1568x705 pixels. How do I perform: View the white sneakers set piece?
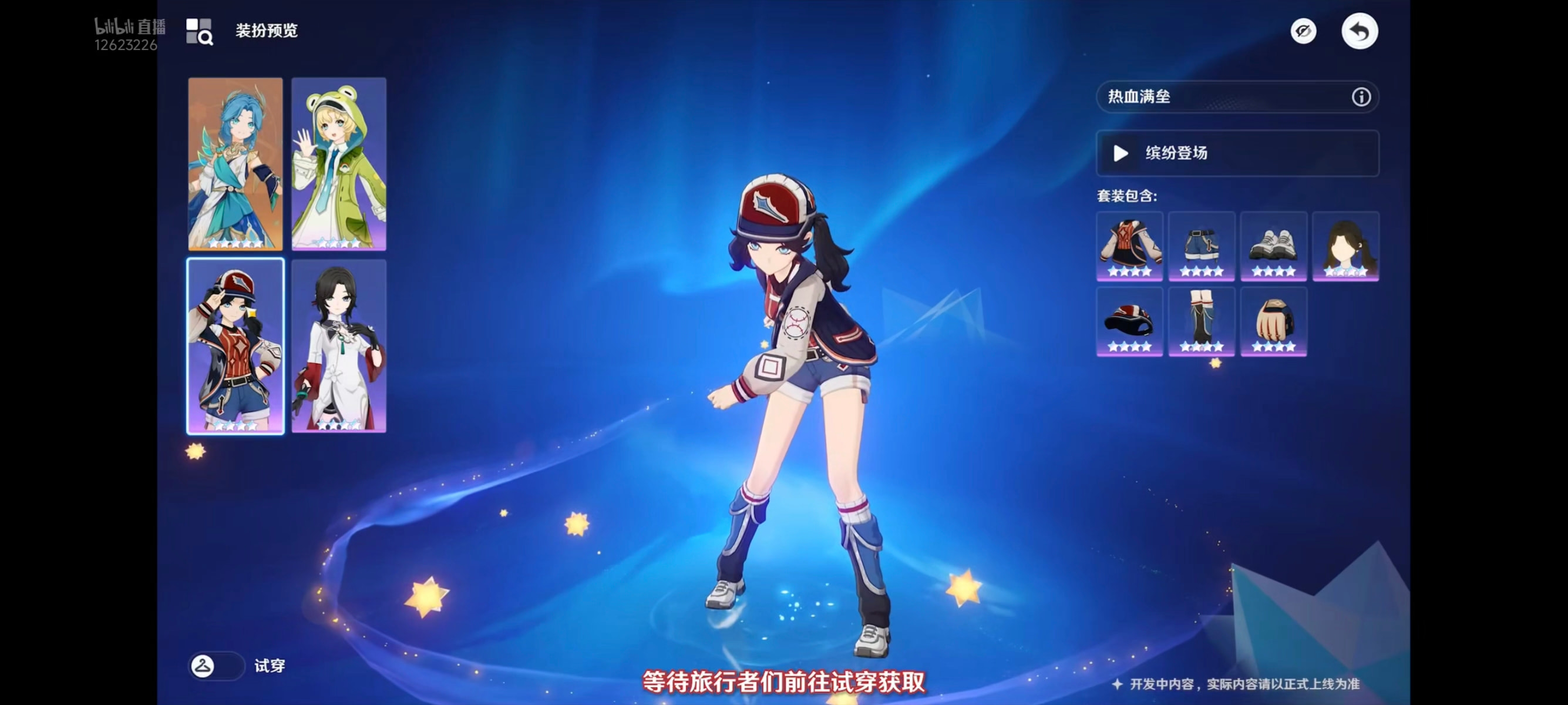tap(1273, 246)
